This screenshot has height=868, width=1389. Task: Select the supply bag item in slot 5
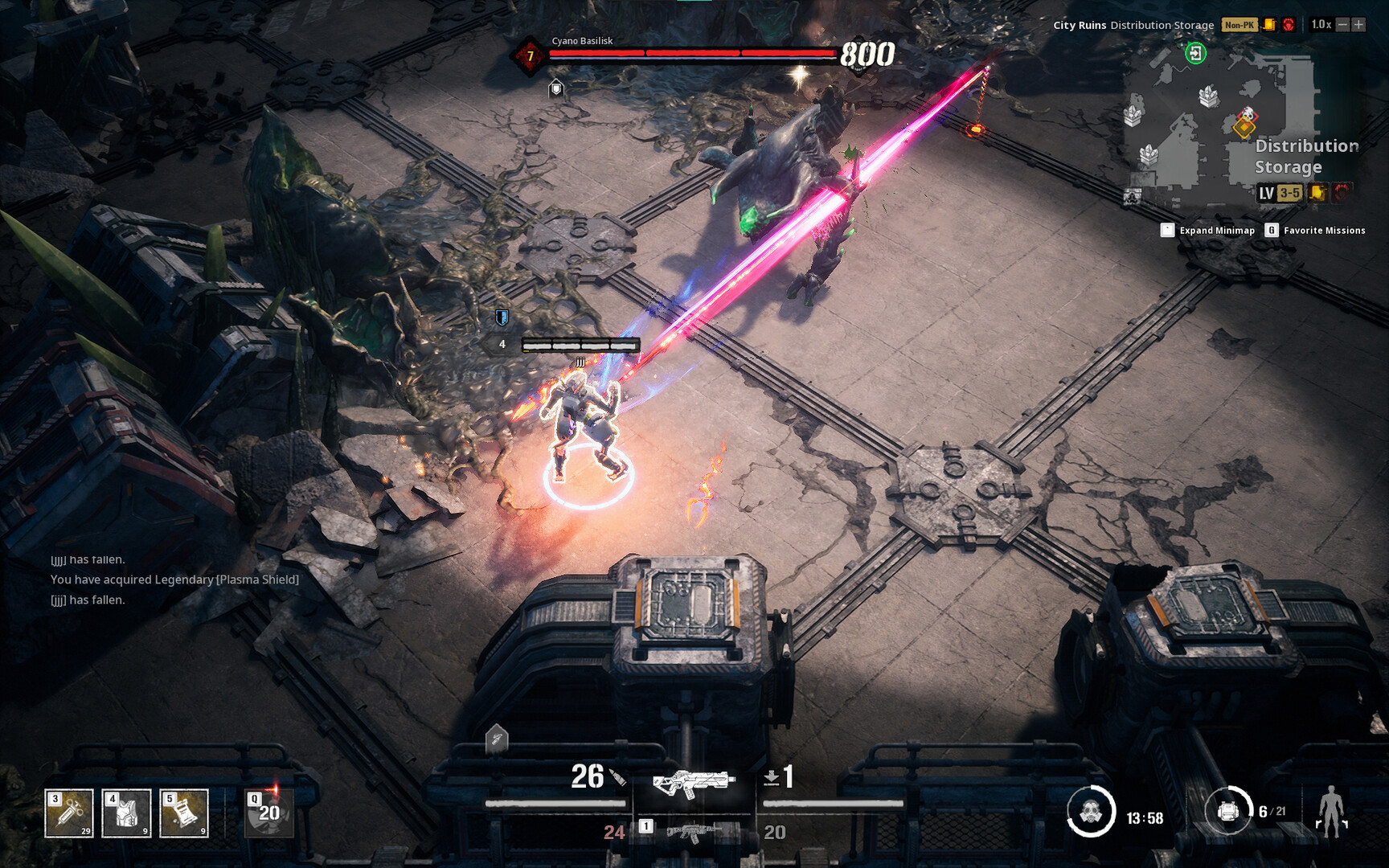183,812
